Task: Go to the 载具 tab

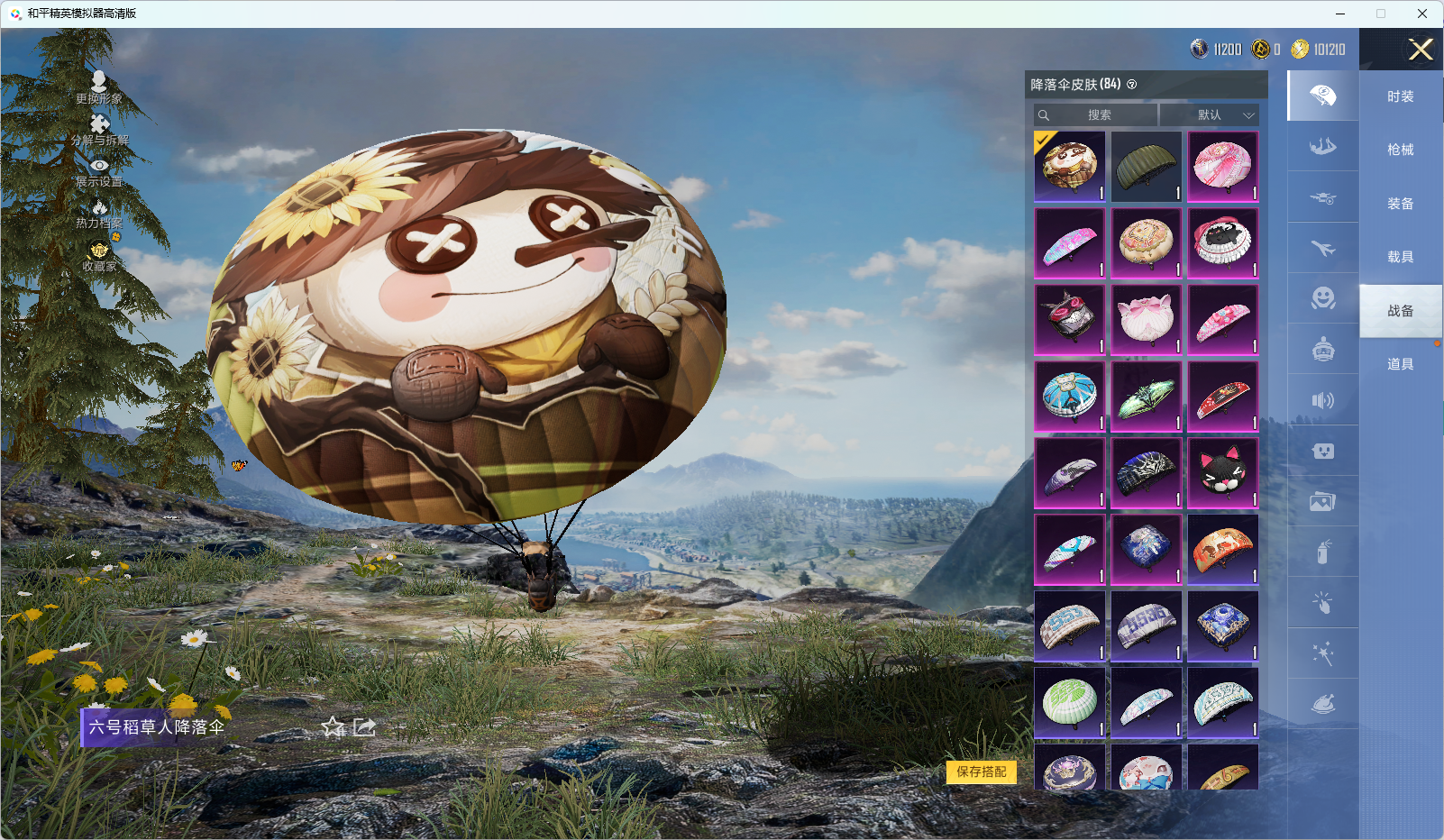Action: (1400, 257)
